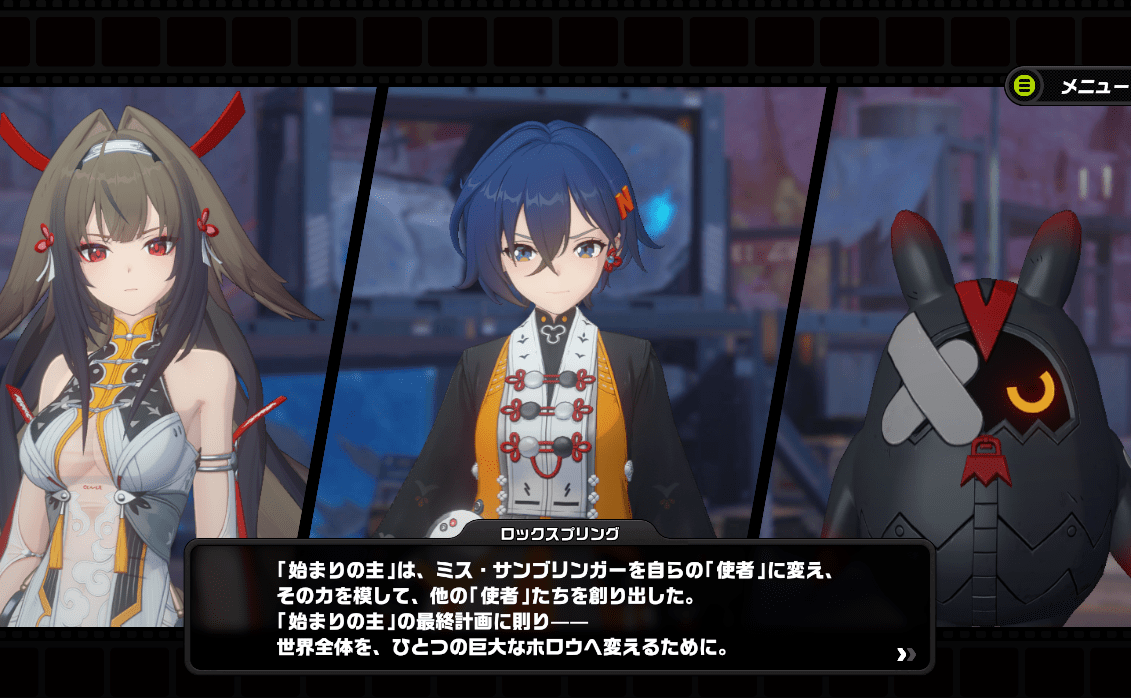Open the メニュー button
The width and height of the screenshot is (1131, 698).
(x=1070, y=87)
